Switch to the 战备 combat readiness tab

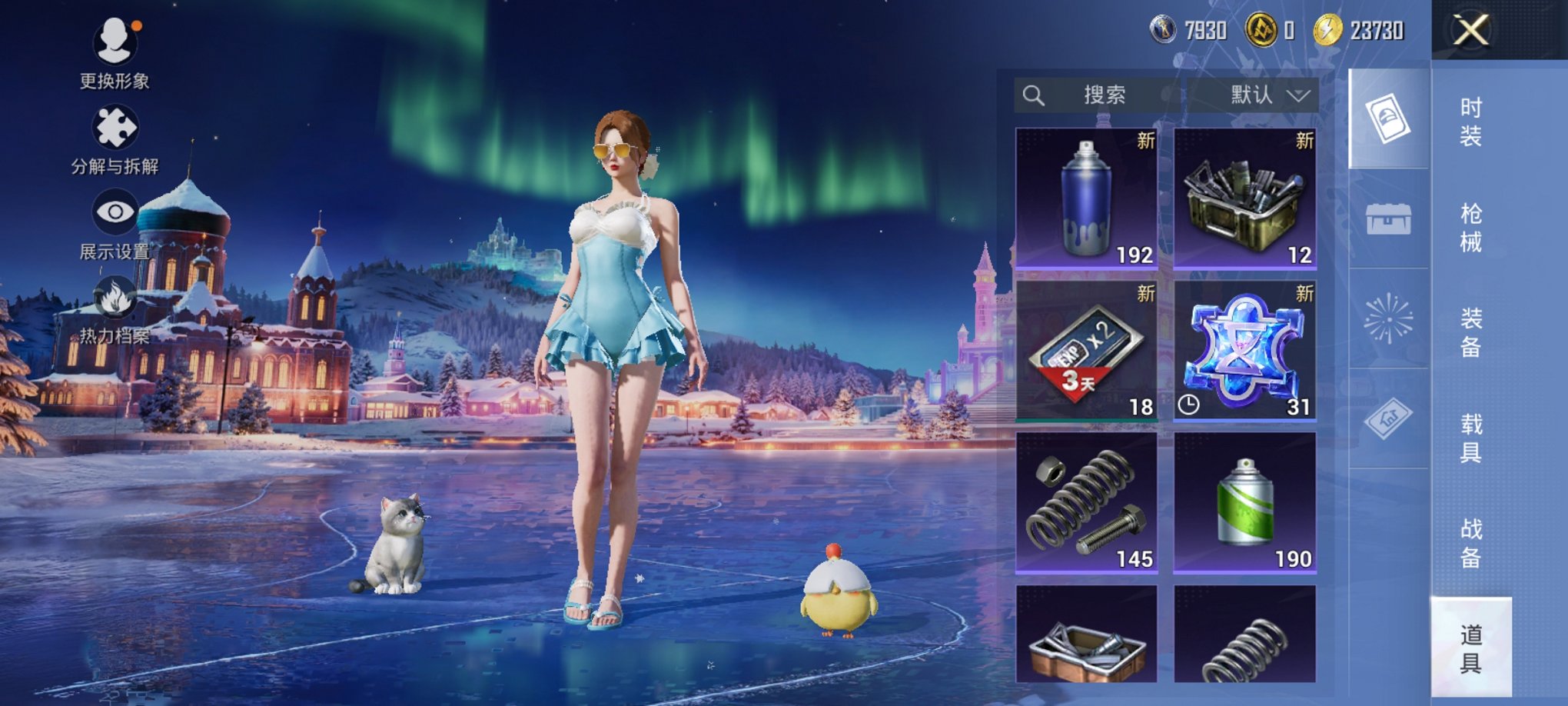1470,543
